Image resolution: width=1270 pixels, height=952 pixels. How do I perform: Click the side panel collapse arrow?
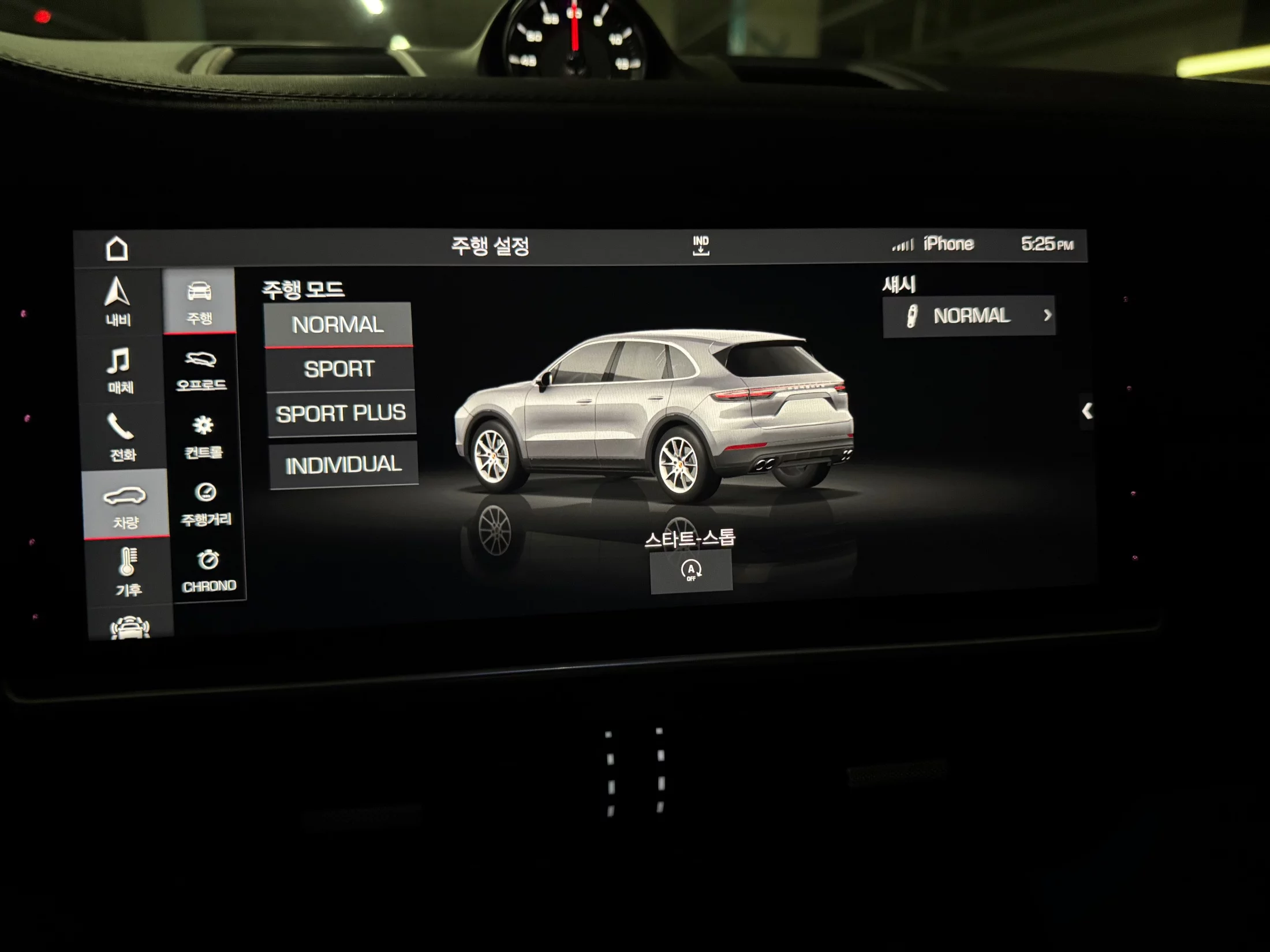pos(1087,411)
